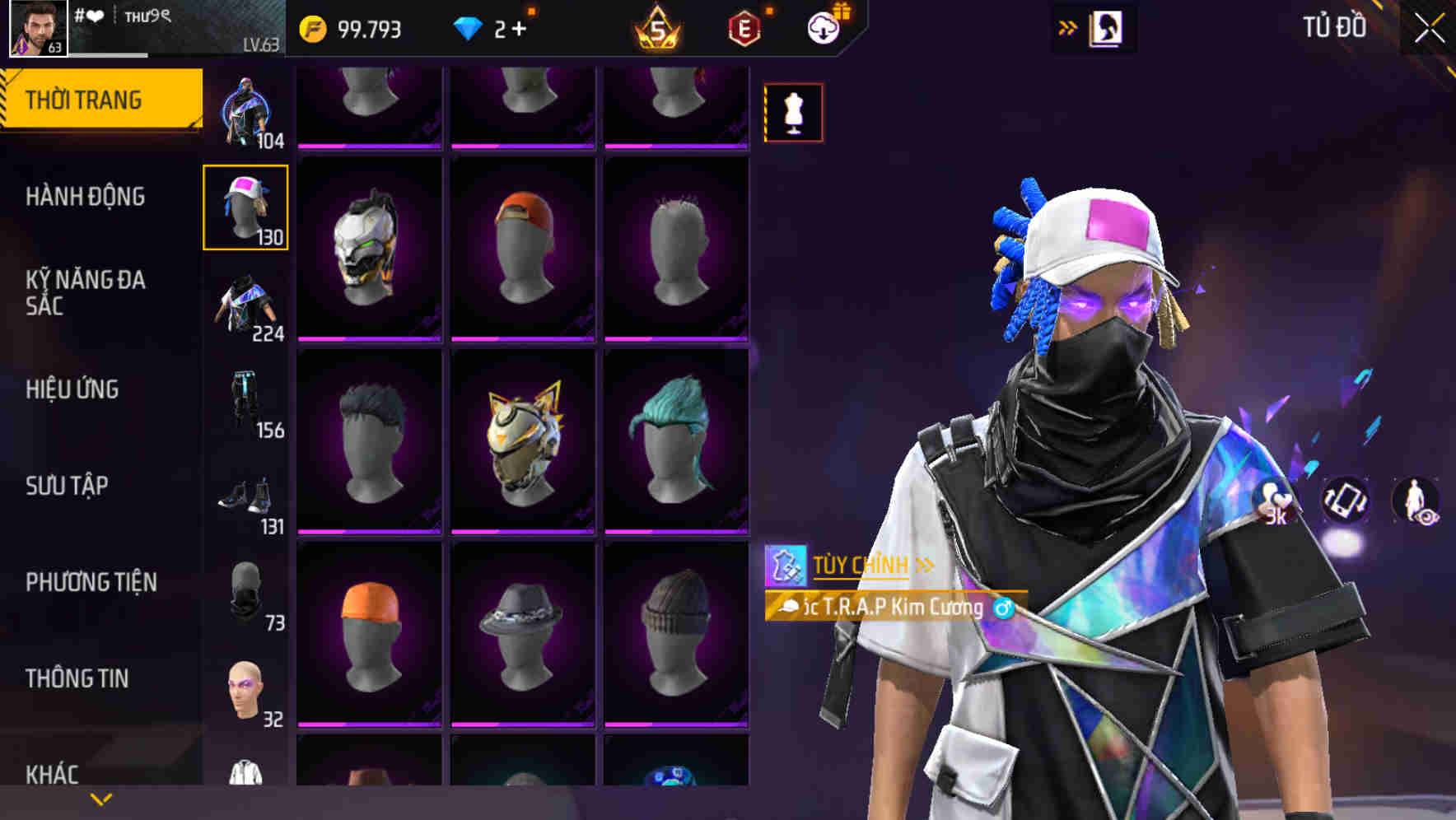Switch to the HÀNH ĐỘNG category
The width and height of the screenshot is (1456, 820).
84,197
